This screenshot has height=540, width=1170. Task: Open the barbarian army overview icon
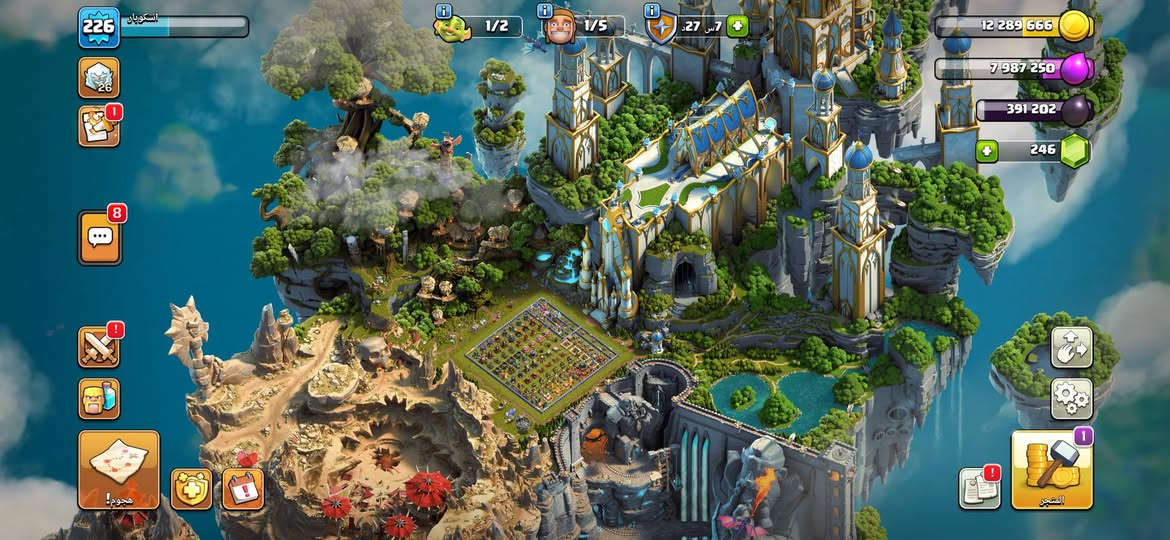[99, 398]
